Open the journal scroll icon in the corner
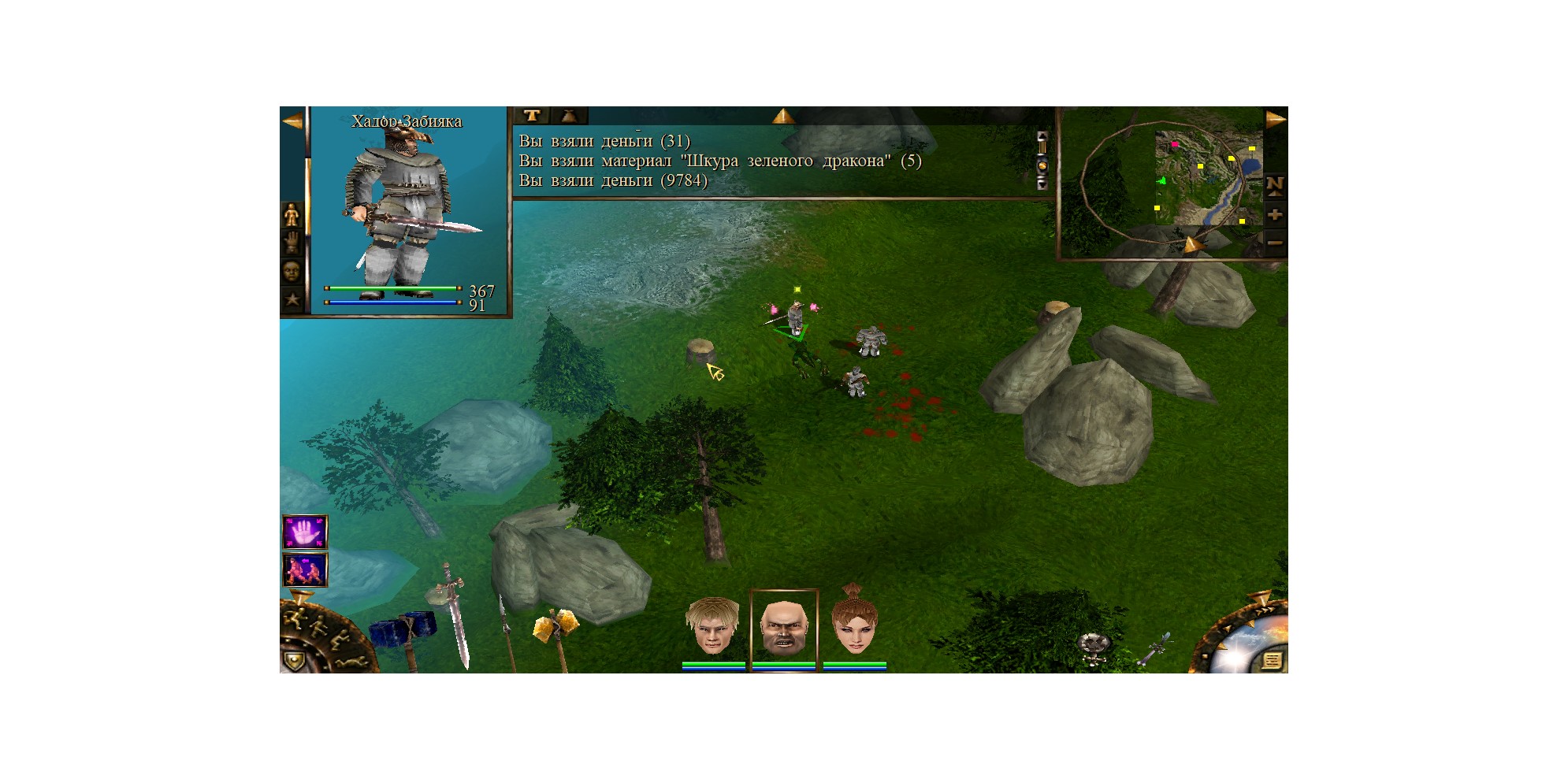 [1271, 659]
